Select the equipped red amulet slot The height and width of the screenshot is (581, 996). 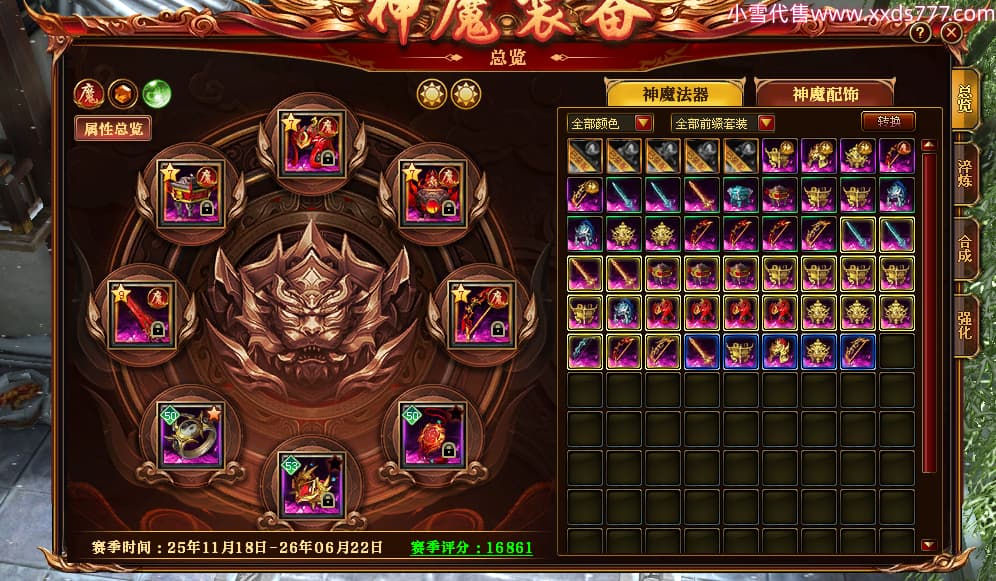click(x=432, y=434)
